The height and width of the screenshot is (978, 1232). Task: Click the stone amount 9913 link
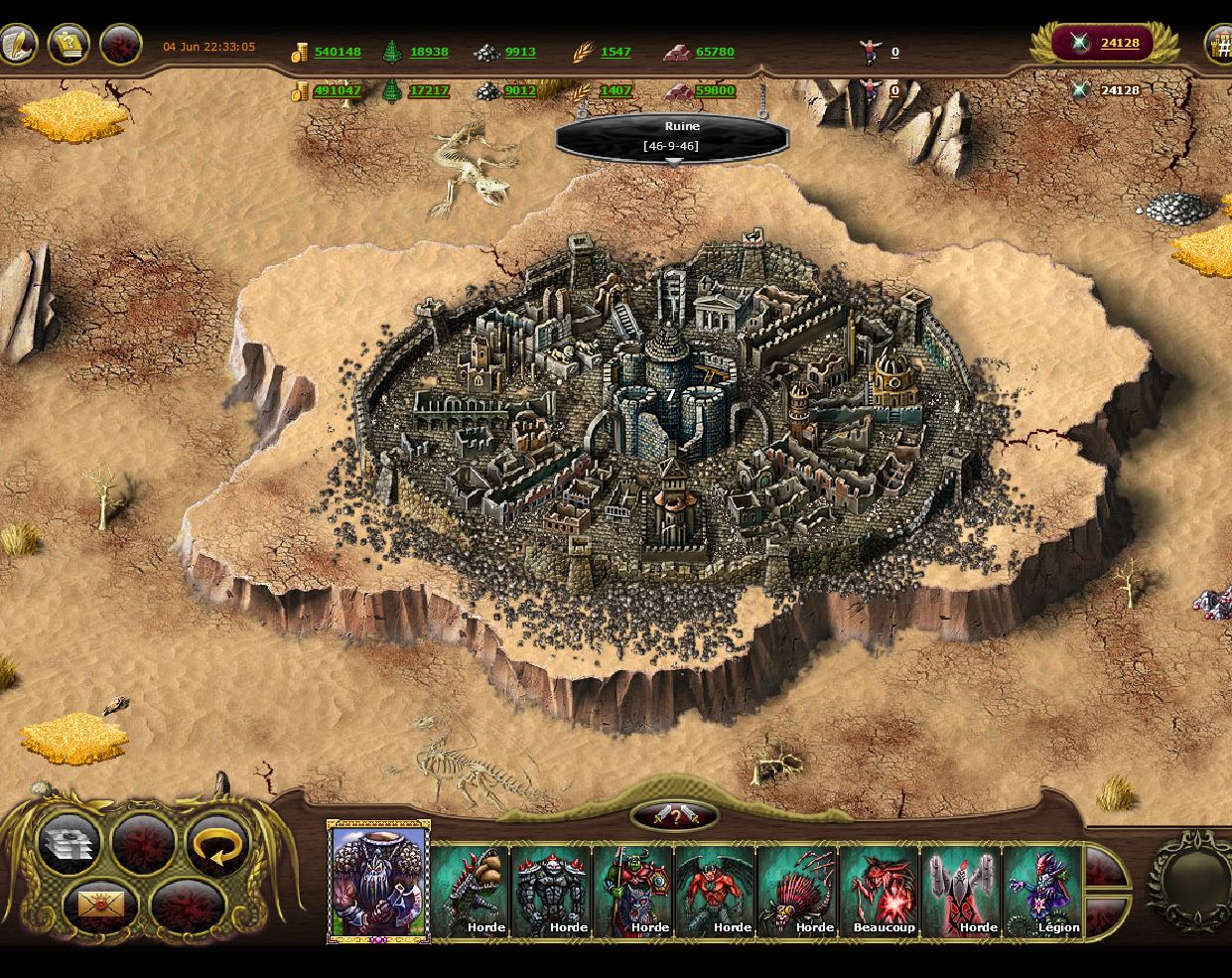[x=520, y=52]
